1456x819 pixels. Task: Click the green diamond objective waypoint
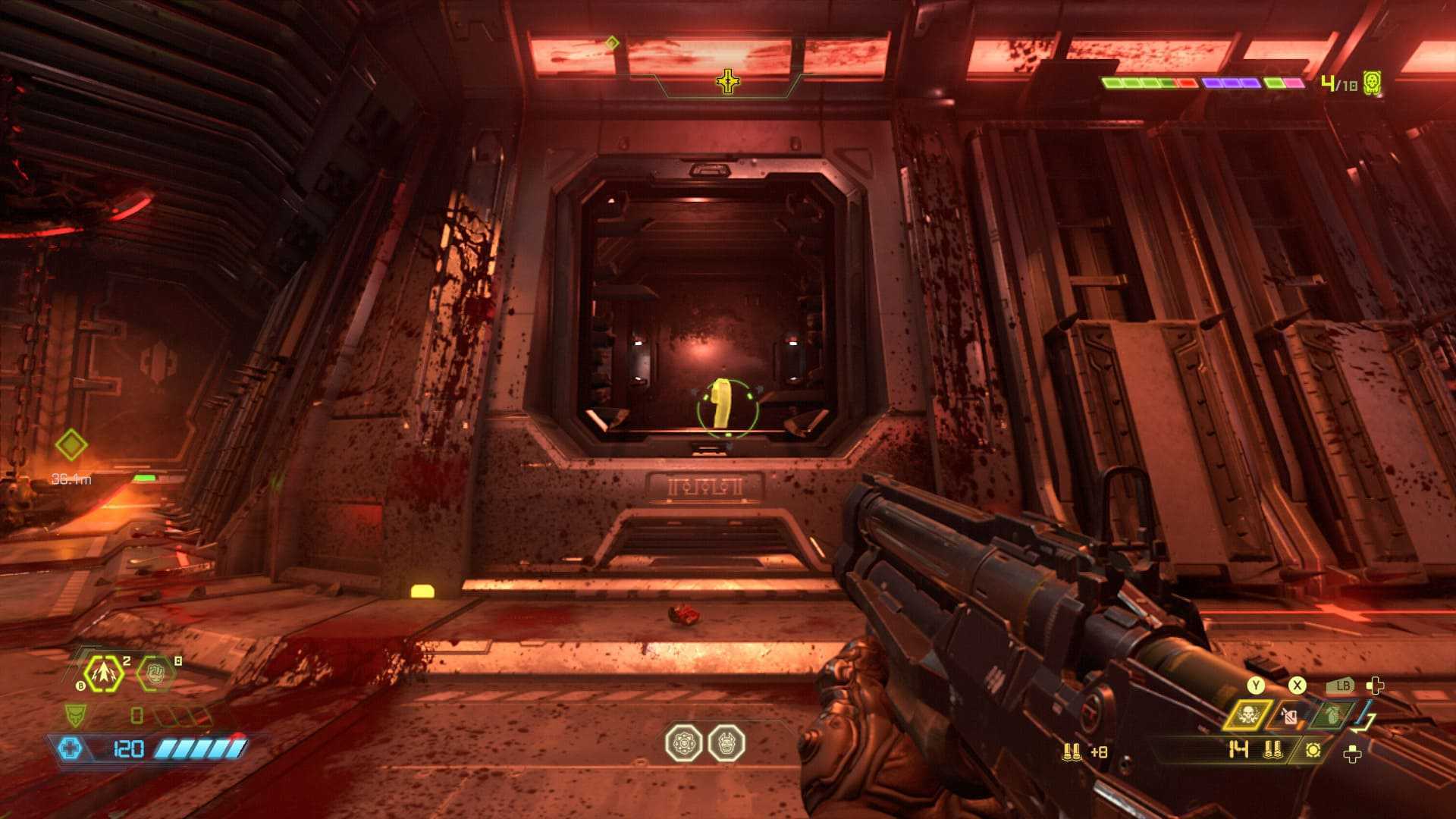pyautogui.click(x=71, y=445)
